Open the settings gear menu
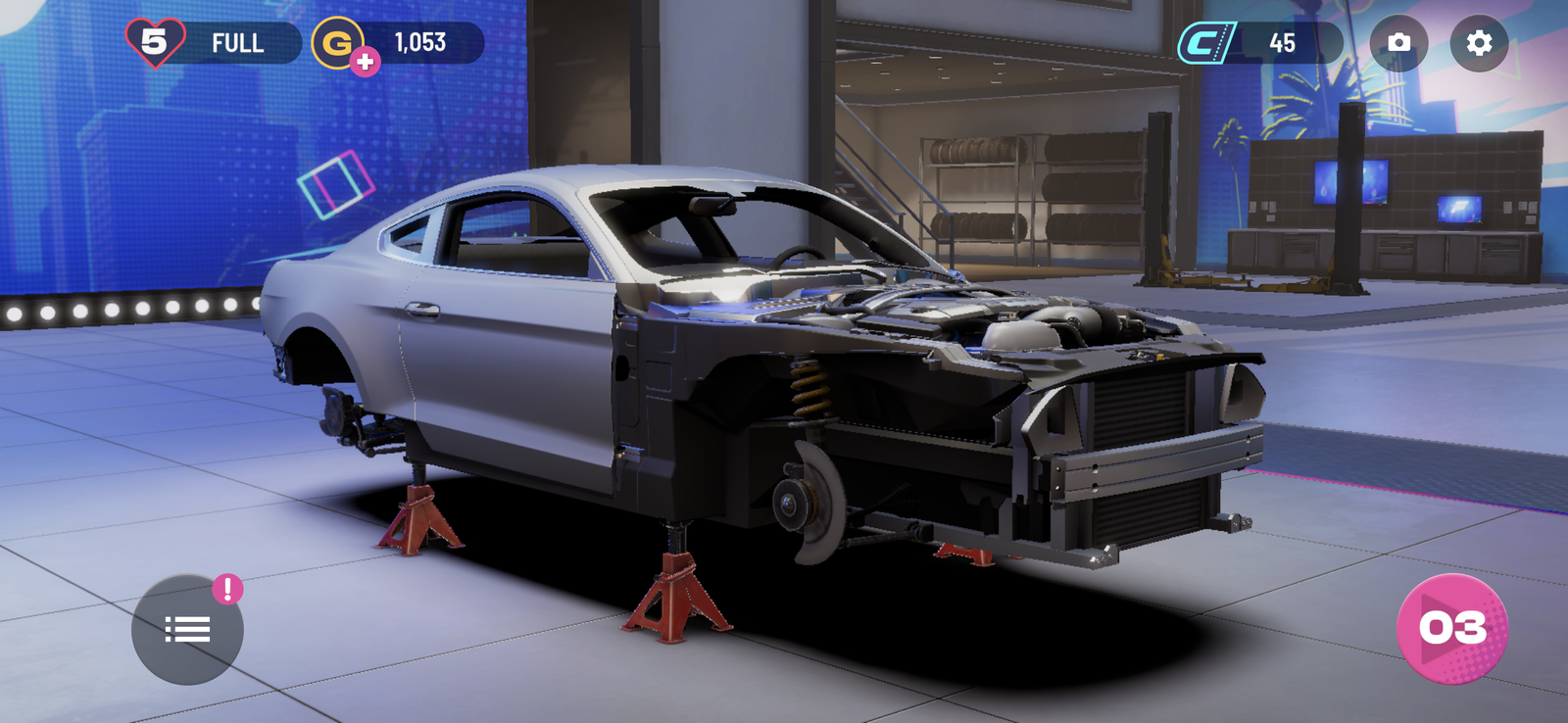The image size is (1568, 723). tap(1479, 43)
